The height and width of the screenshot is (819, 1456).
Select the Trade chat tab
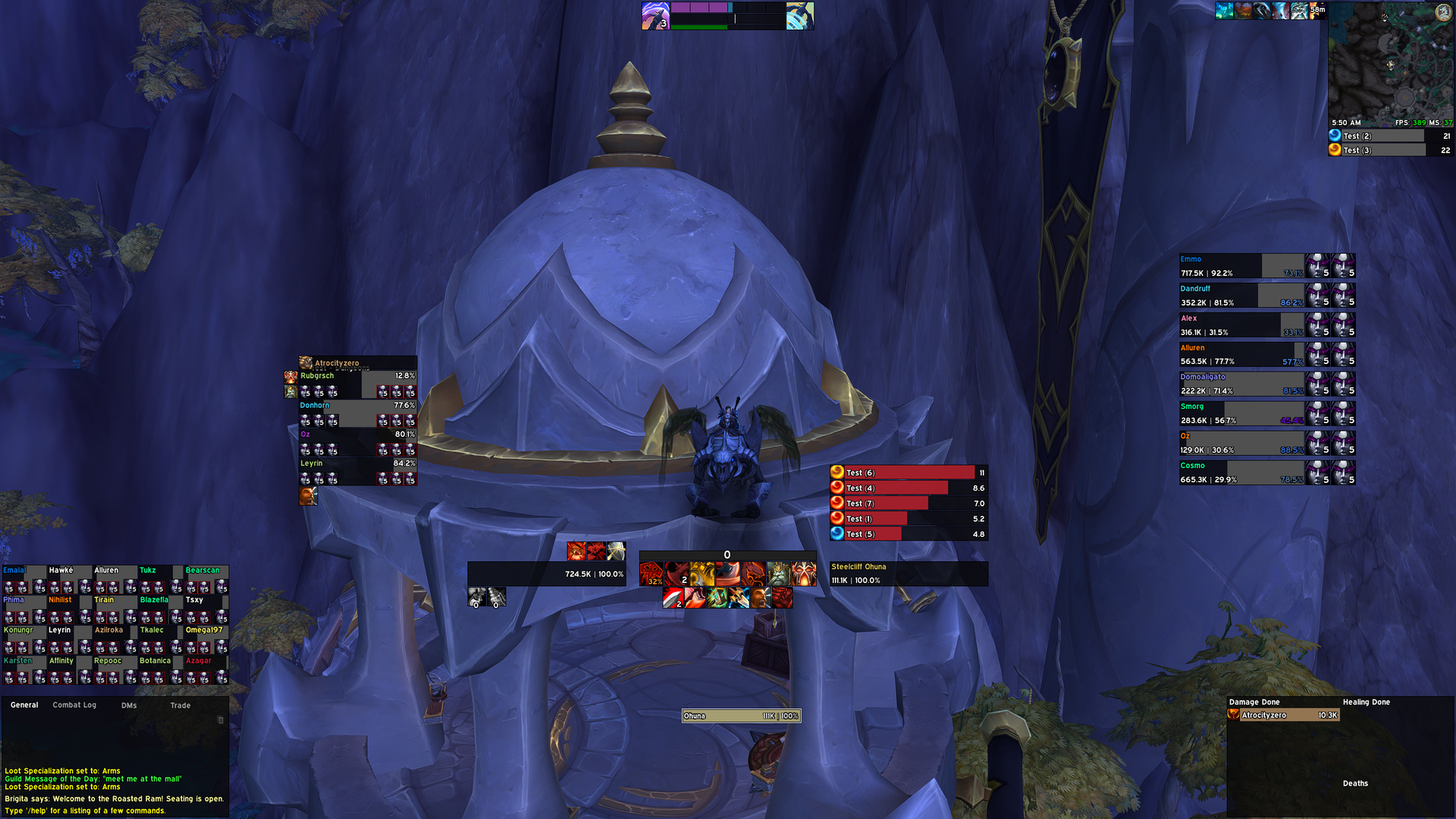tap(180, 705)
